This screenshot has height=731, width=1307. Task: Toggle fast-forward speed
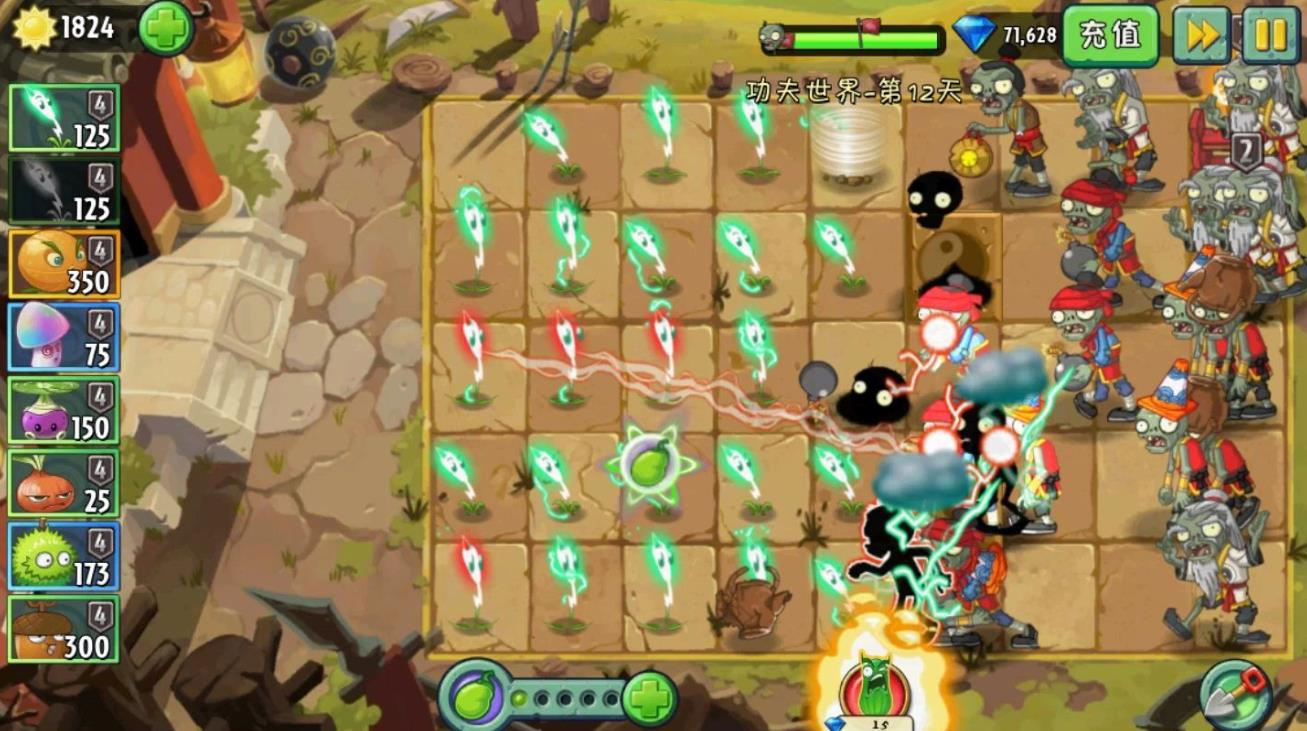[x=1201, y=35]
